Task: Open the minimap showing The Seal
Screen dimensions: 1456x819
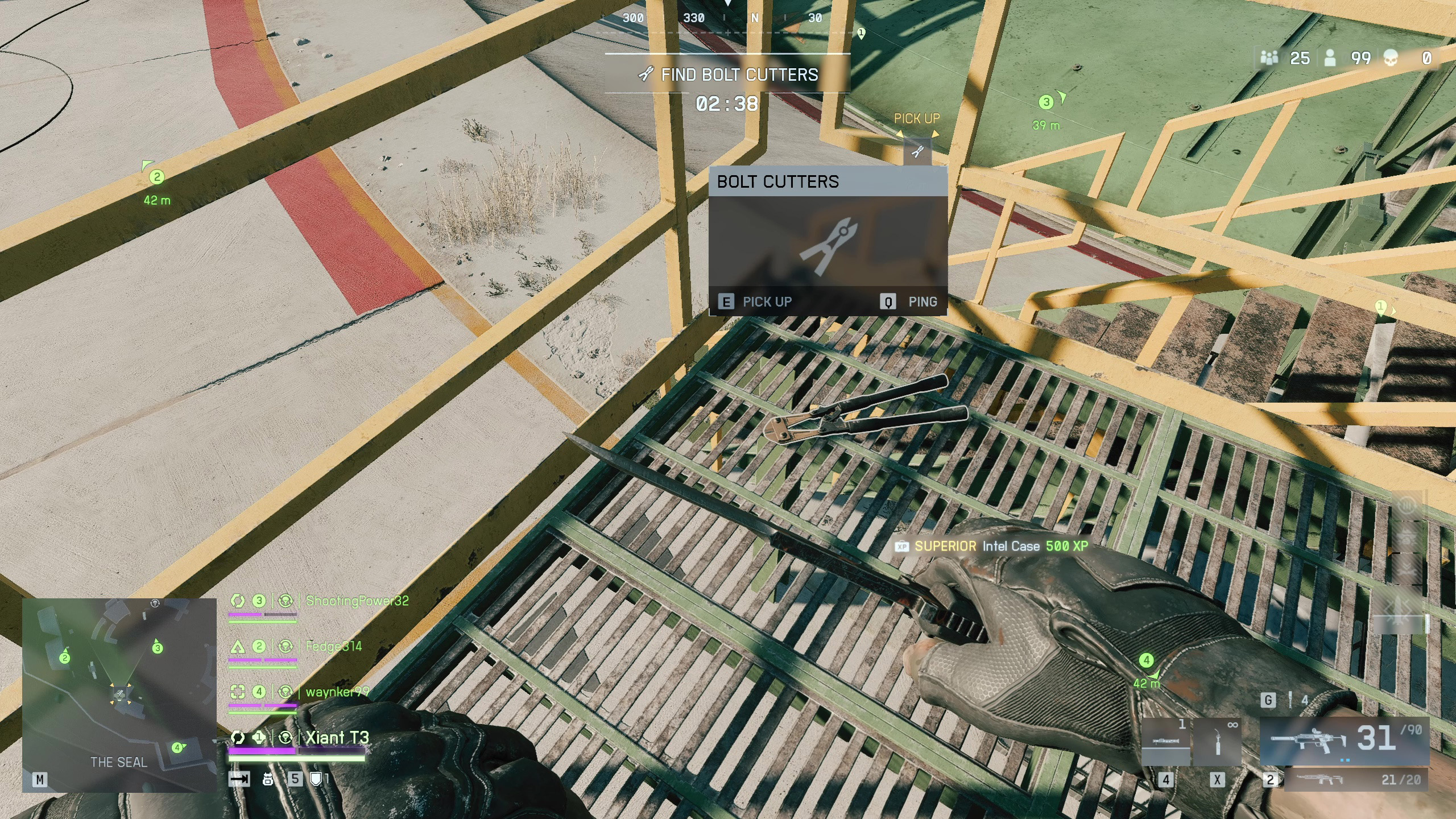Action: coord(119,694)
